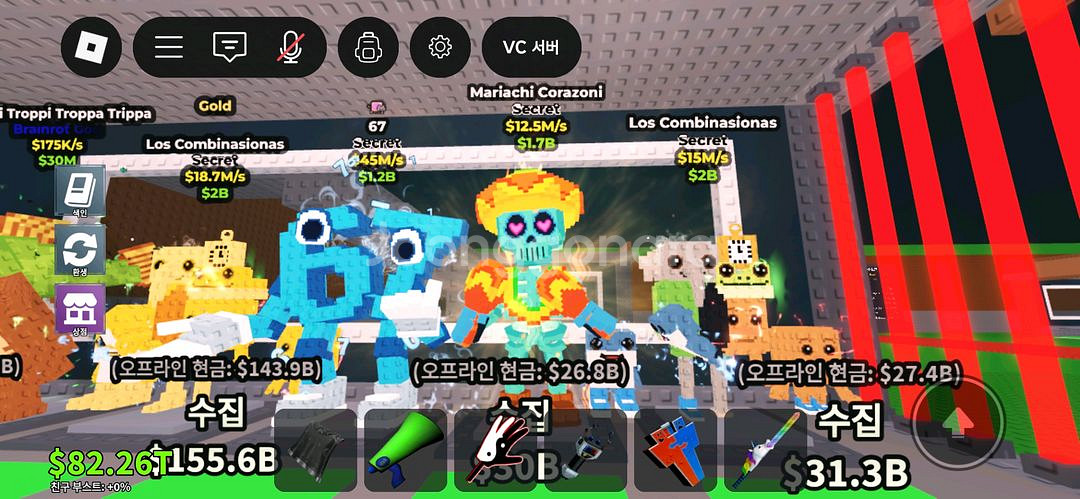Open the Roblox logo menu
The height and width of the screenshot is (499, 1080).
(x=91, y=47)
